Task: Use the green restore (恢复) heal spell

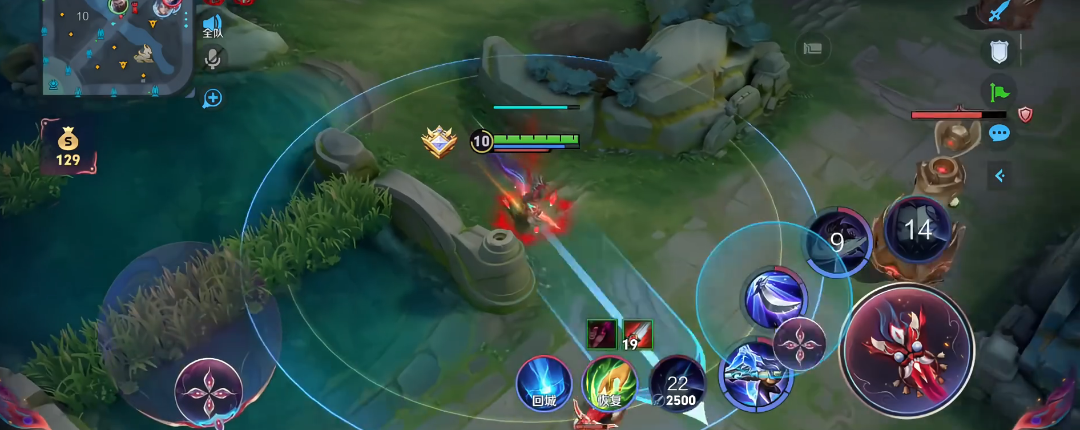Action: (x=608, y=383)
